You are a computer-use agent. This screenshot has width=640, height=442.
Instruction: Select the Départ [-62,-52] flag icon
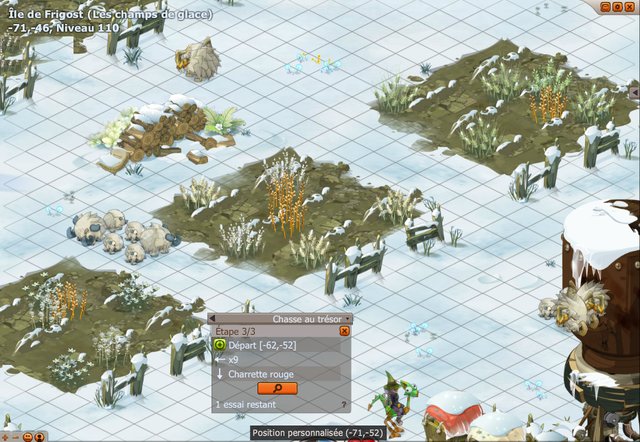(220, 345)
